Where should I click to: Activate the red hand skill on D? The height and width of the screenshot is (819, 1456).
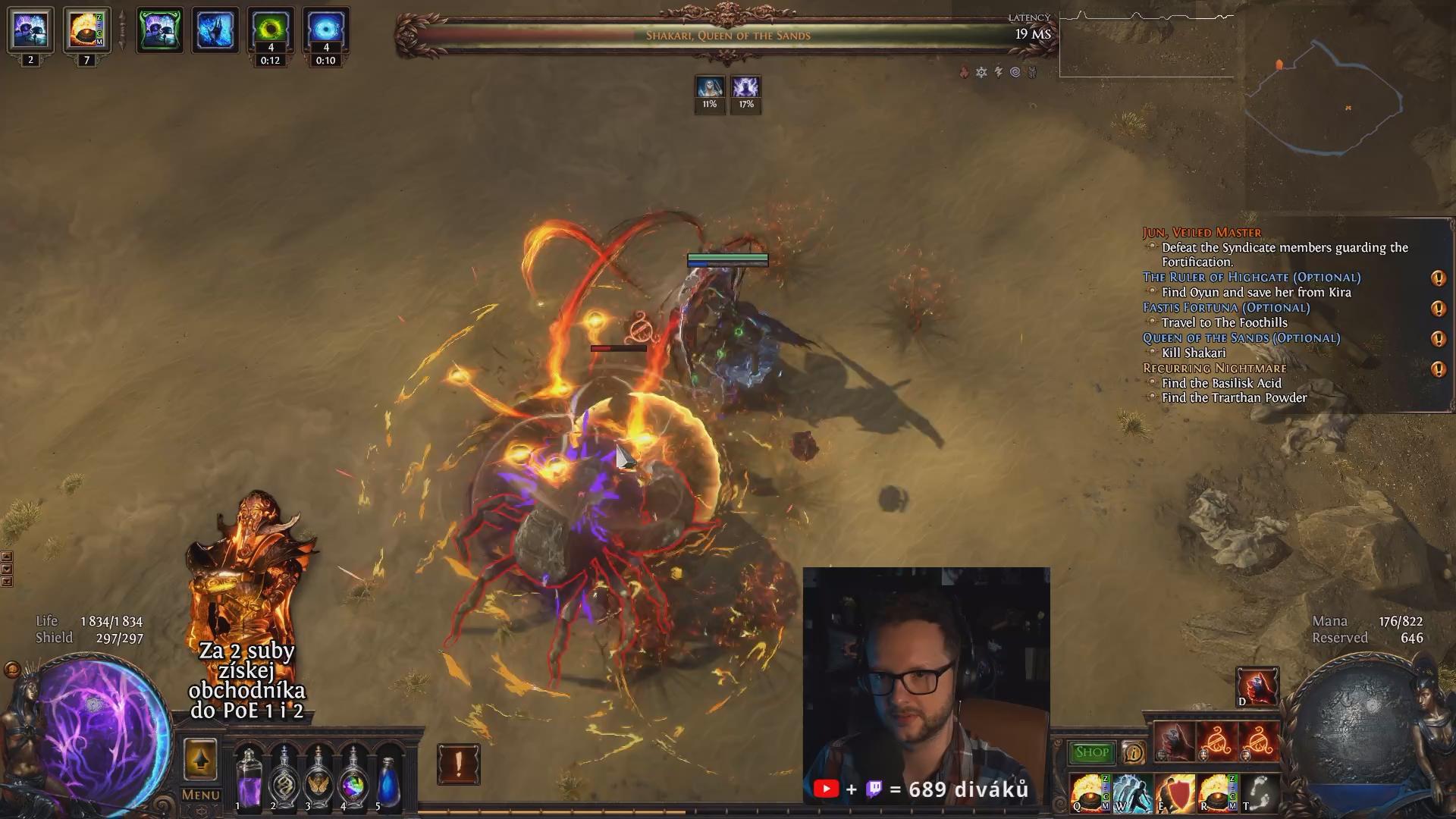[x=1257, y=686]
